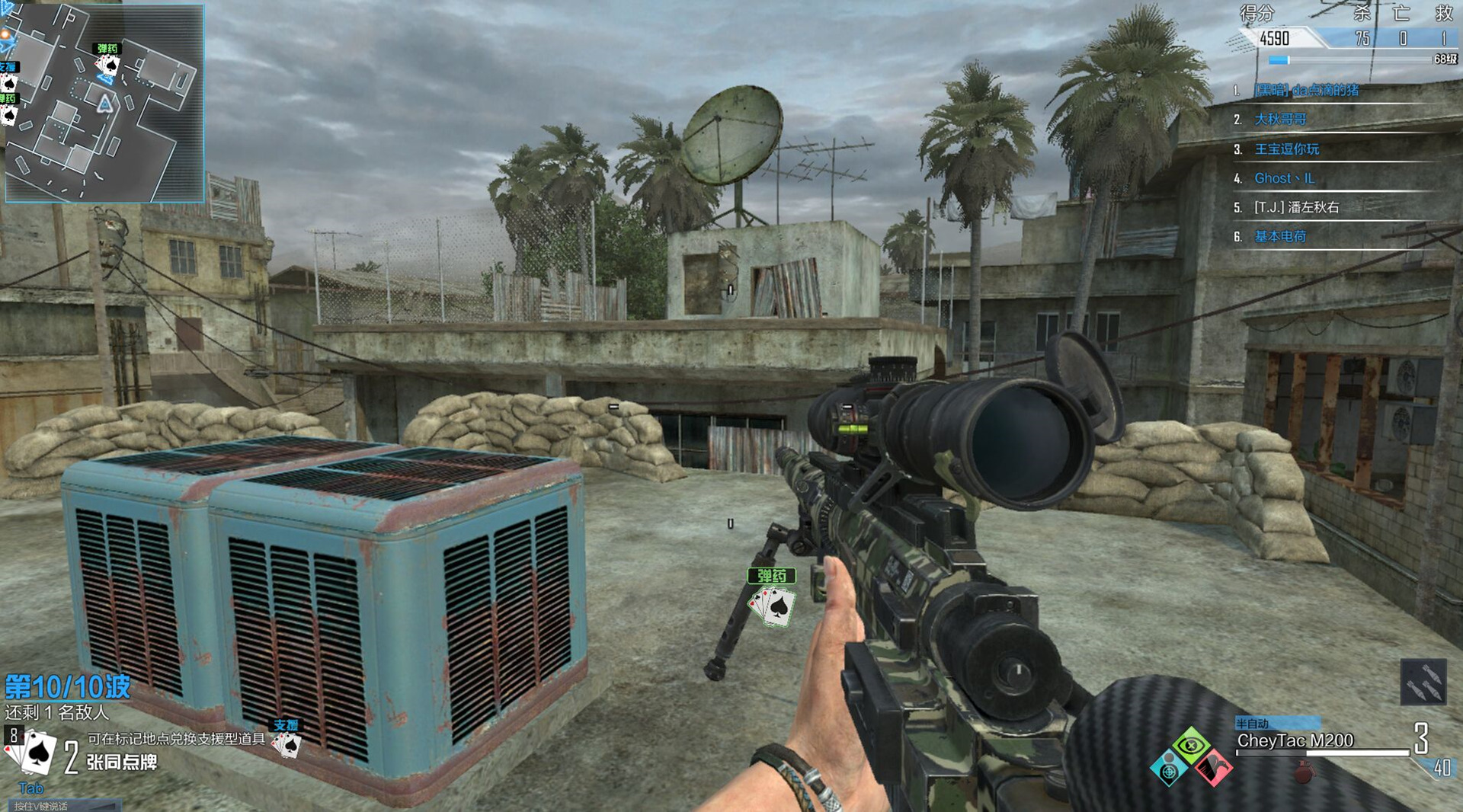Viewport: 1463px width, 812px height.
Task: Click the 支援 support card marker
Action: click(x=287, y=739)
